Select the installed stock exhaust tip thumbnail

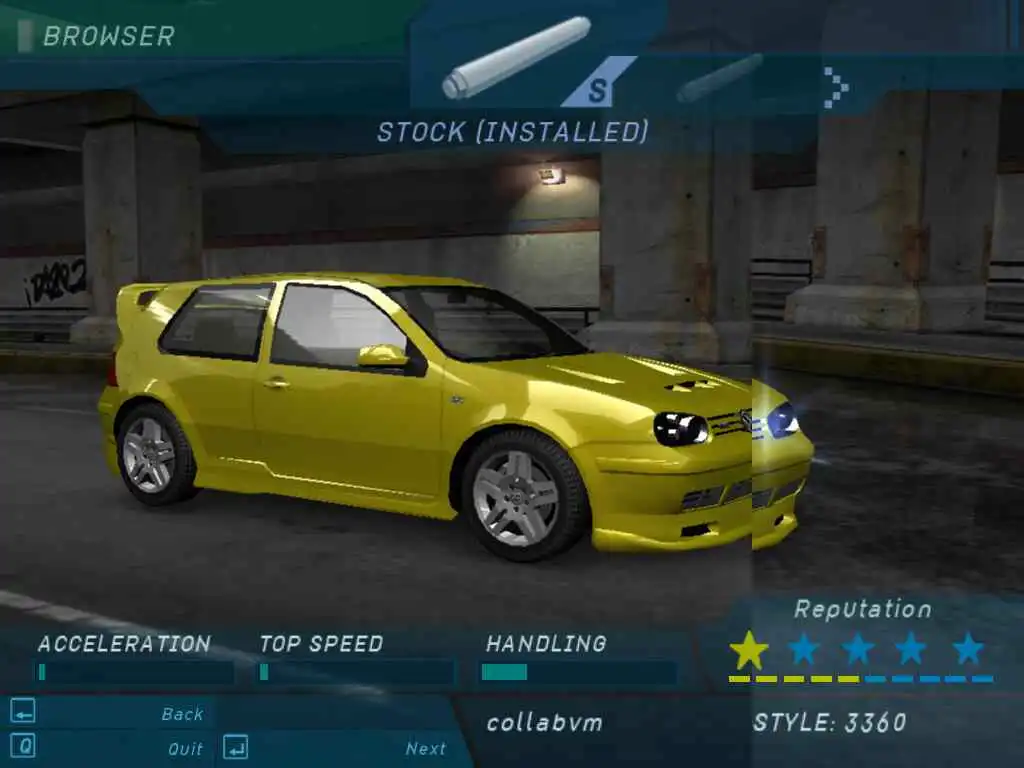[517, 57]
